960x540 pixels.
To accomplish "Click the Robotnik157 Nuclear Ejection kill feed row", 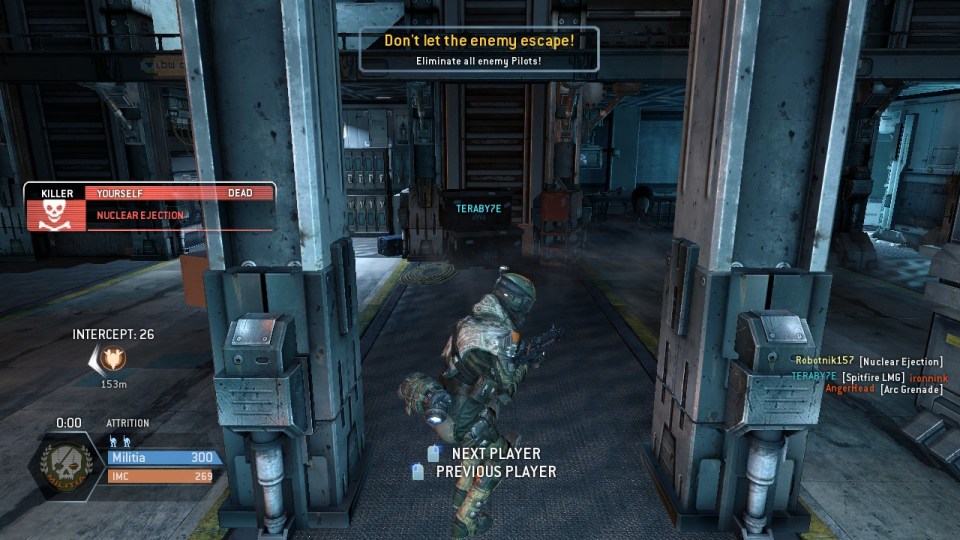I will point(867,361).
